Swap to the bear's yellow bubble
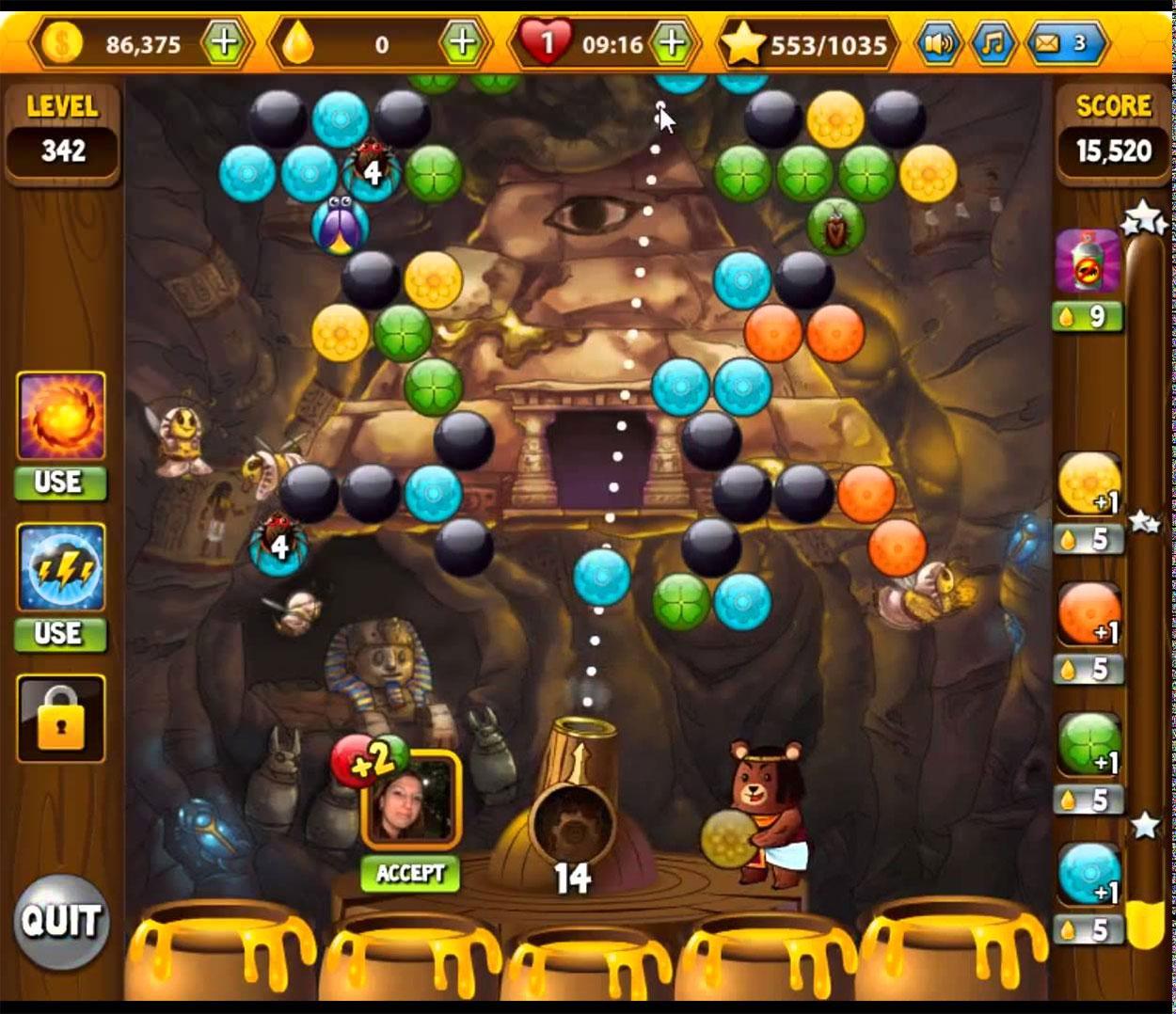 click(x=727, y=836)
